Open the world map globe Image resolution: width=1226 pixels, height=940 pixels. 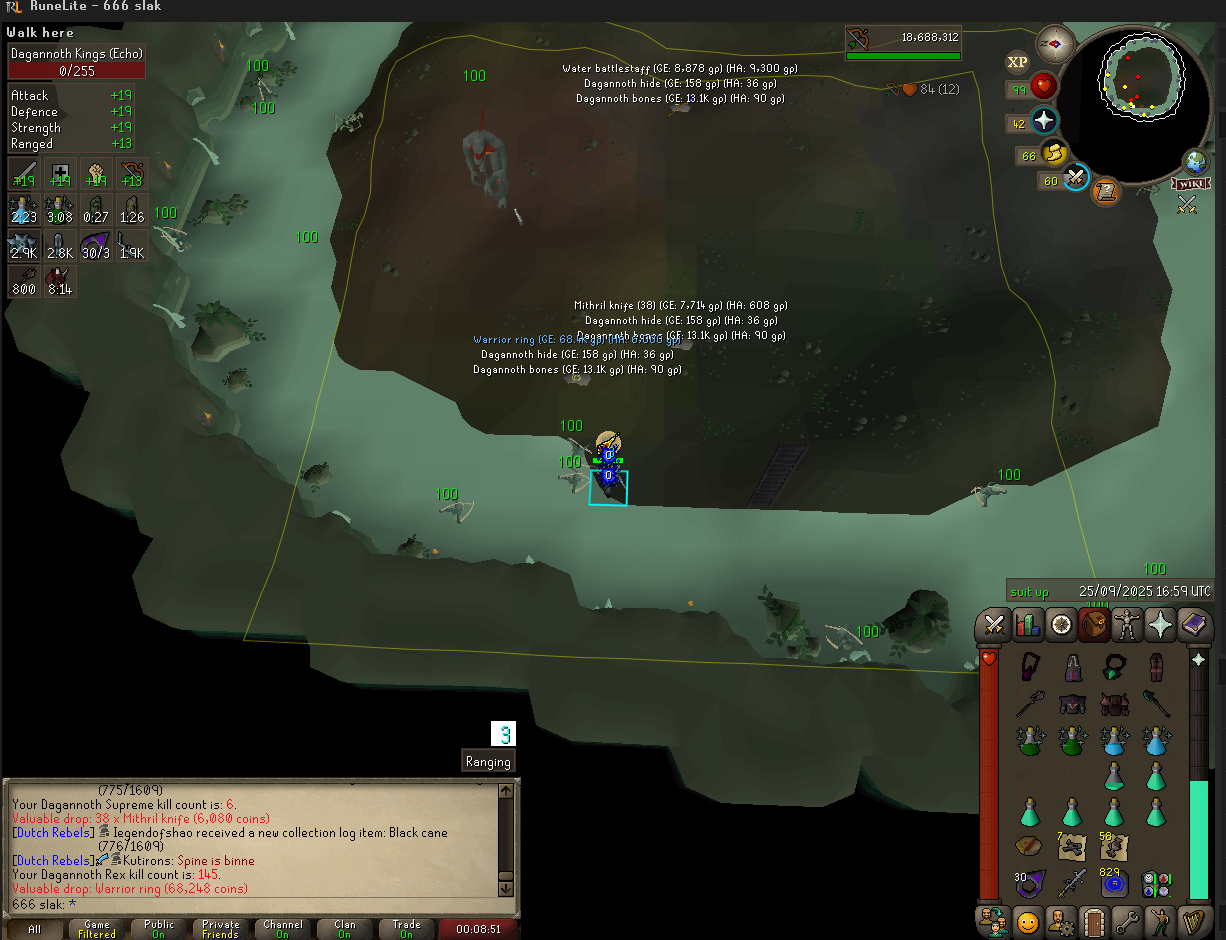point(1195,162)
